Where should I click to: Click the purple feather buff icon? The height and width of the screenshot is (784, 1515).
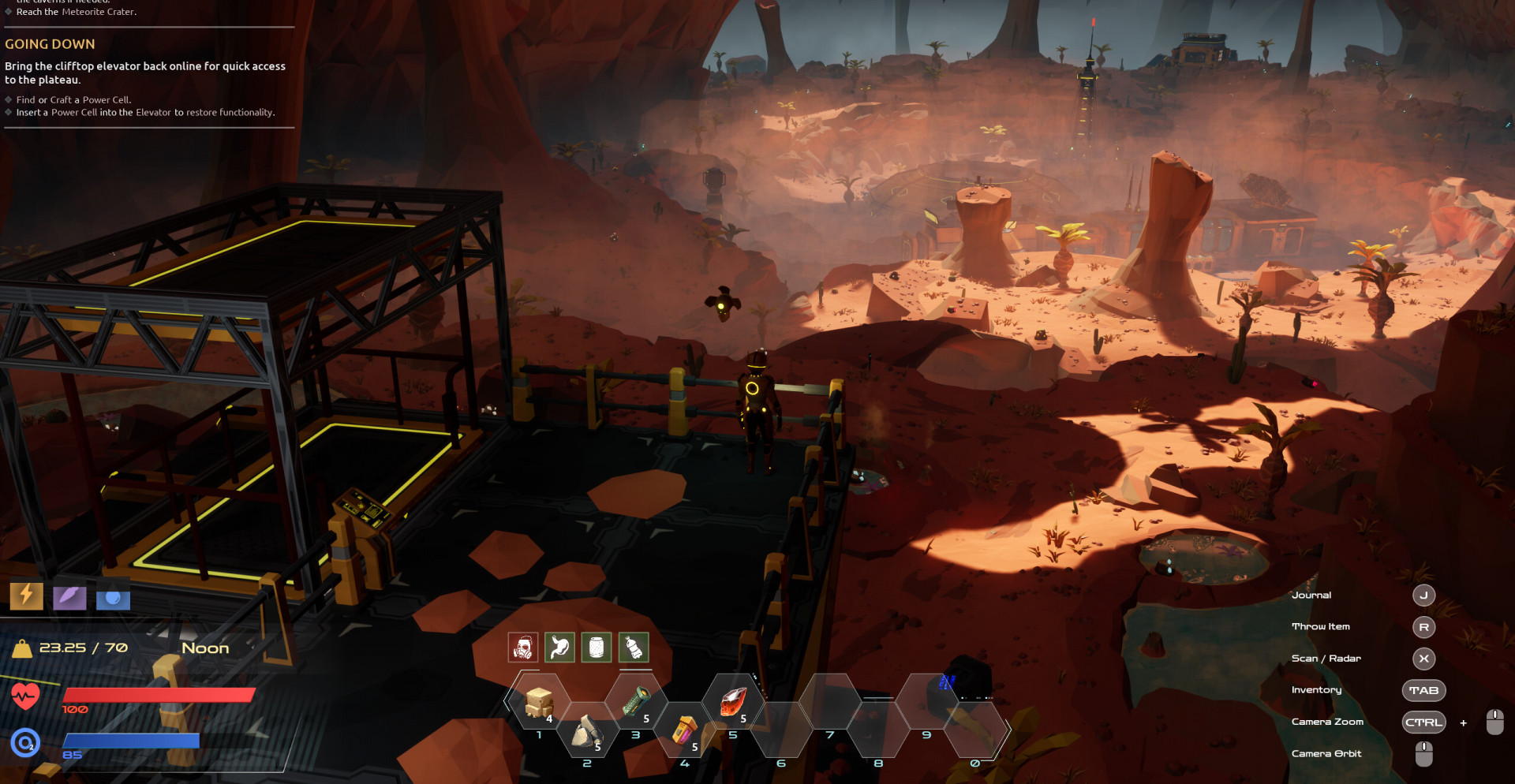[x=69, y=597]
